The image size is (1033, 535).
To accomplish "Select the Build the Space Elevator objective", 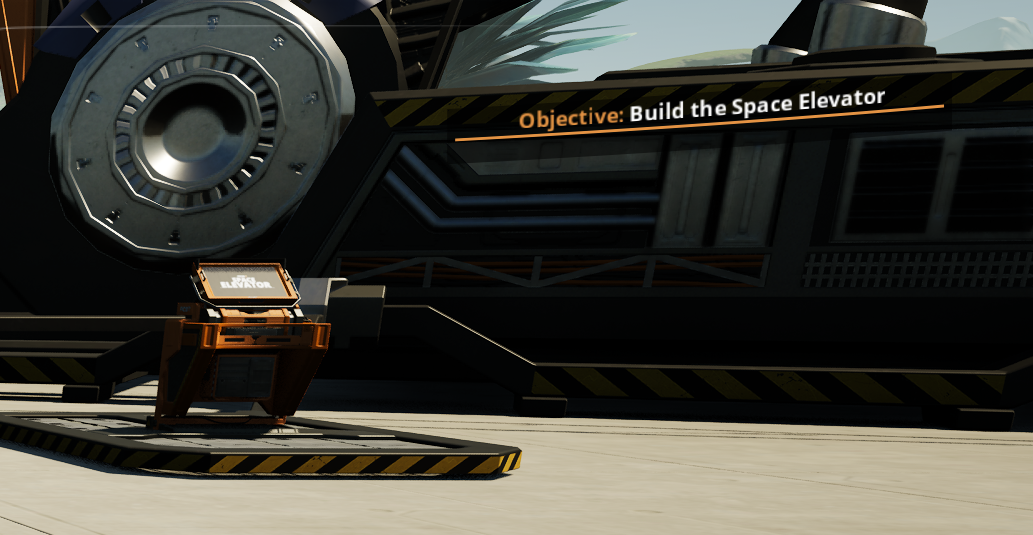I will click(702, 108).
